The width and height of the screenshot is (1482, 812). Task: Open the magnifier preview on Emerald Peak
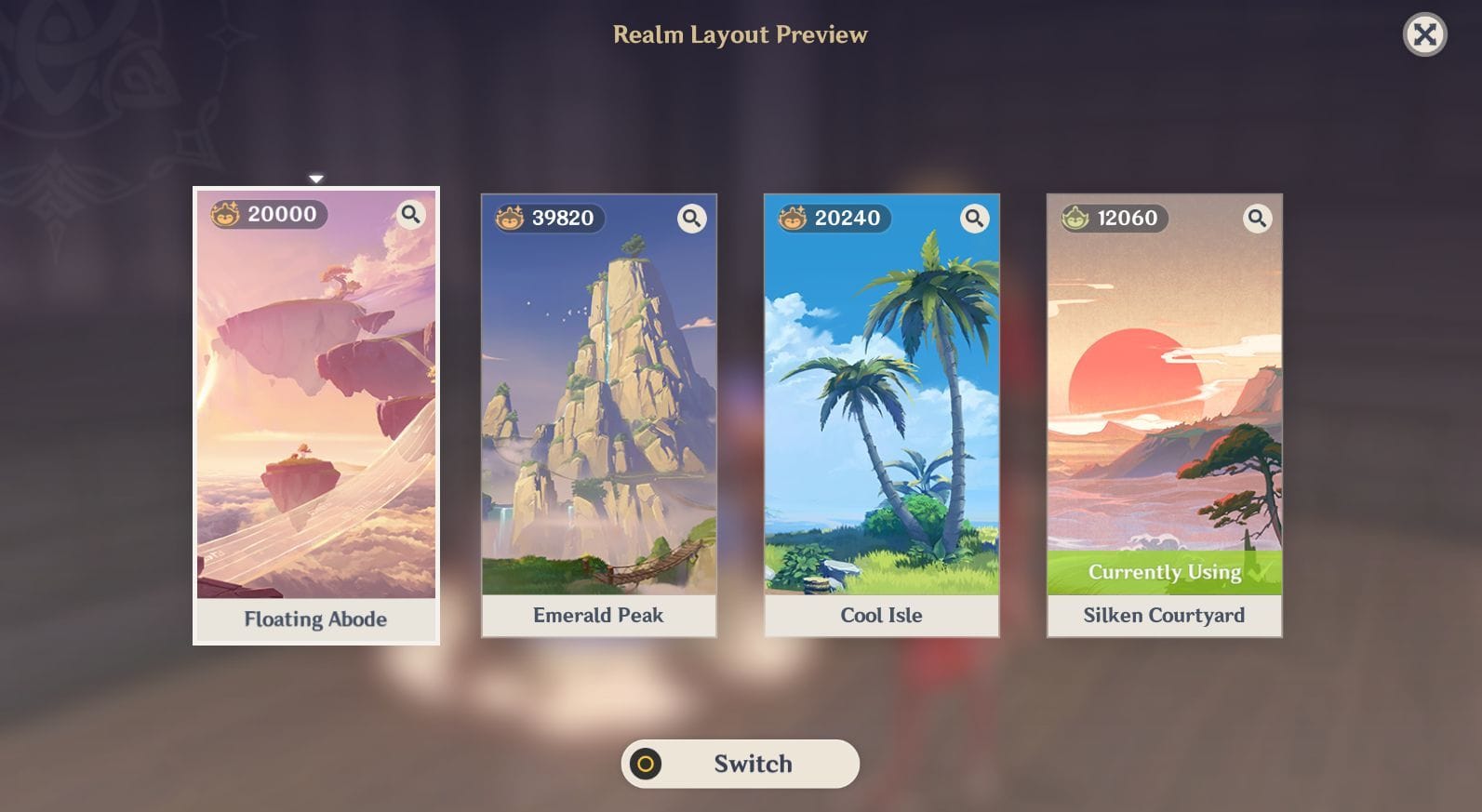(692, 220)
